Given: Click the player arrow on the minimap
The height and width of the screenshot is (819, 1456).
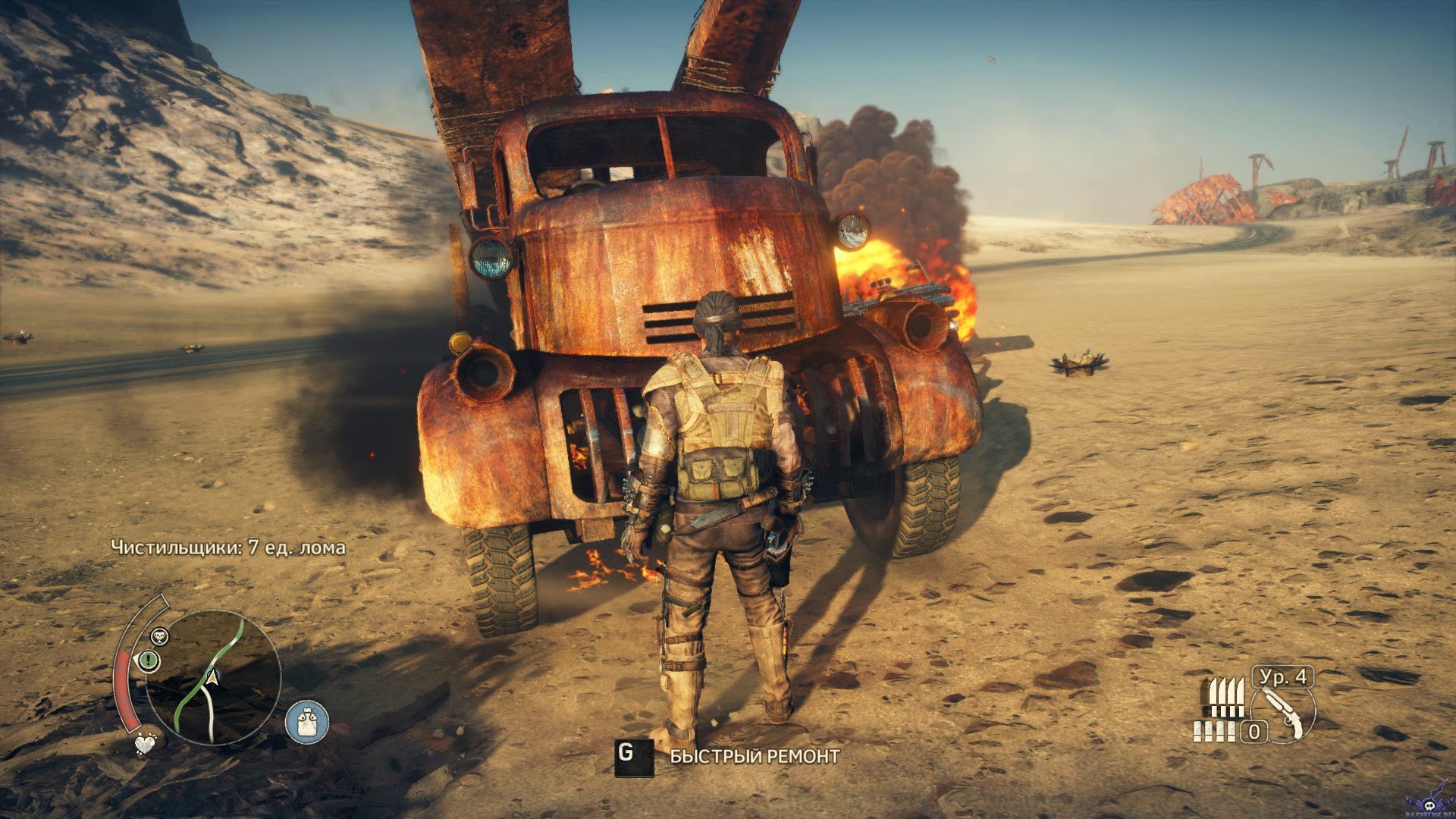Looking at the screenshot, I should (x=212, y=676).
